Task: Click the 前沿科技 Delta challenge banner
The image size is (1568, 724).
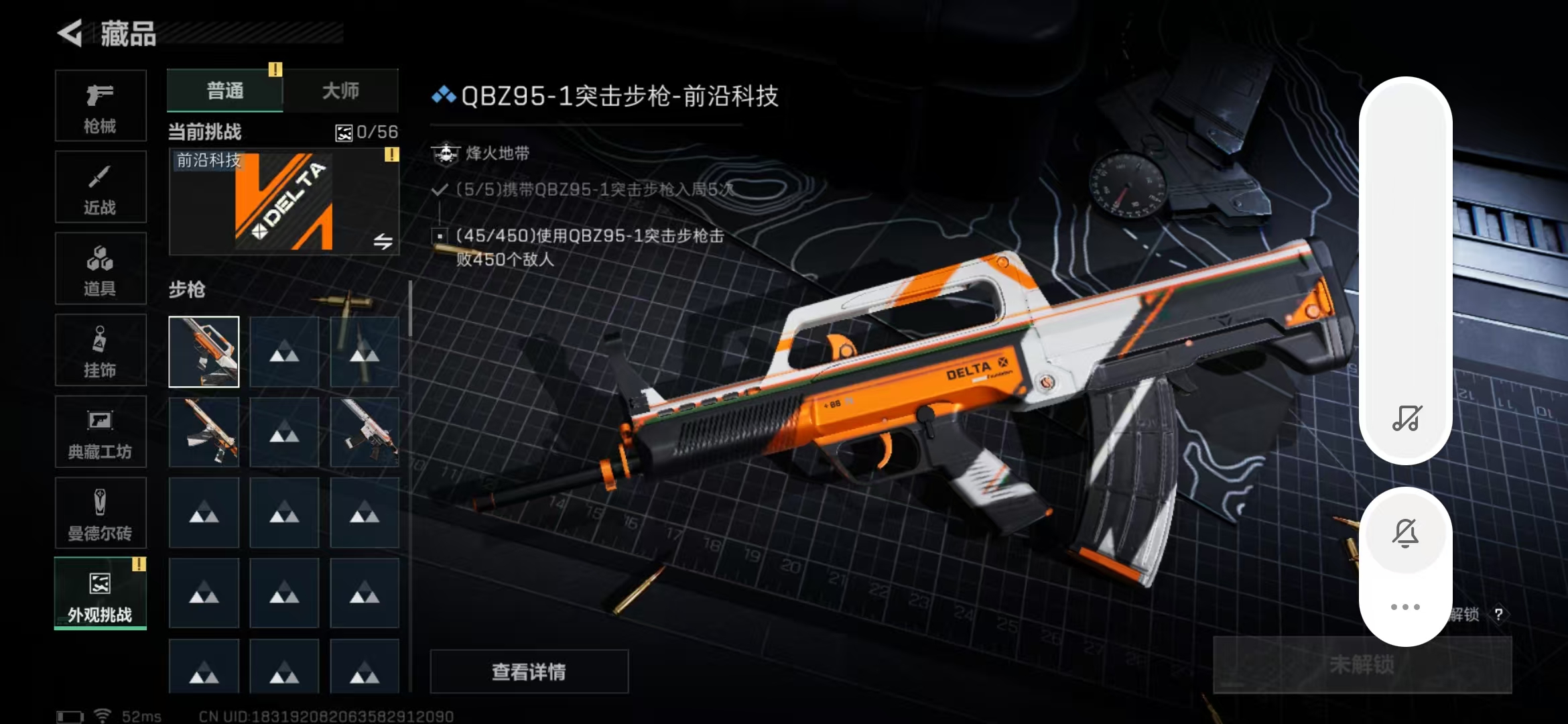Action: (284, 202)
